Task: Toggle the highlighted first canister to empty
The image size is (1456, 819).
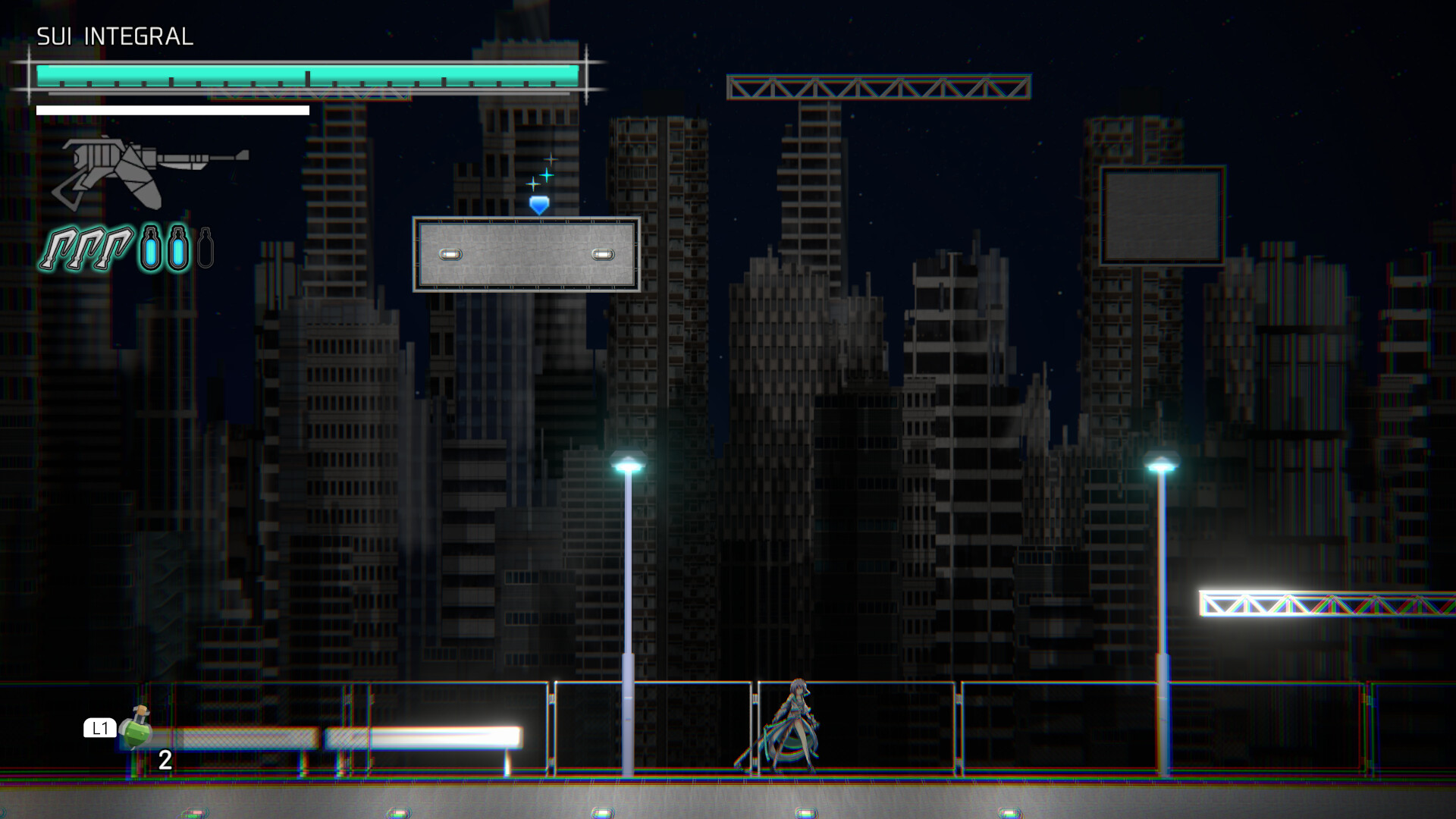Action: click(x=151, y=246)
